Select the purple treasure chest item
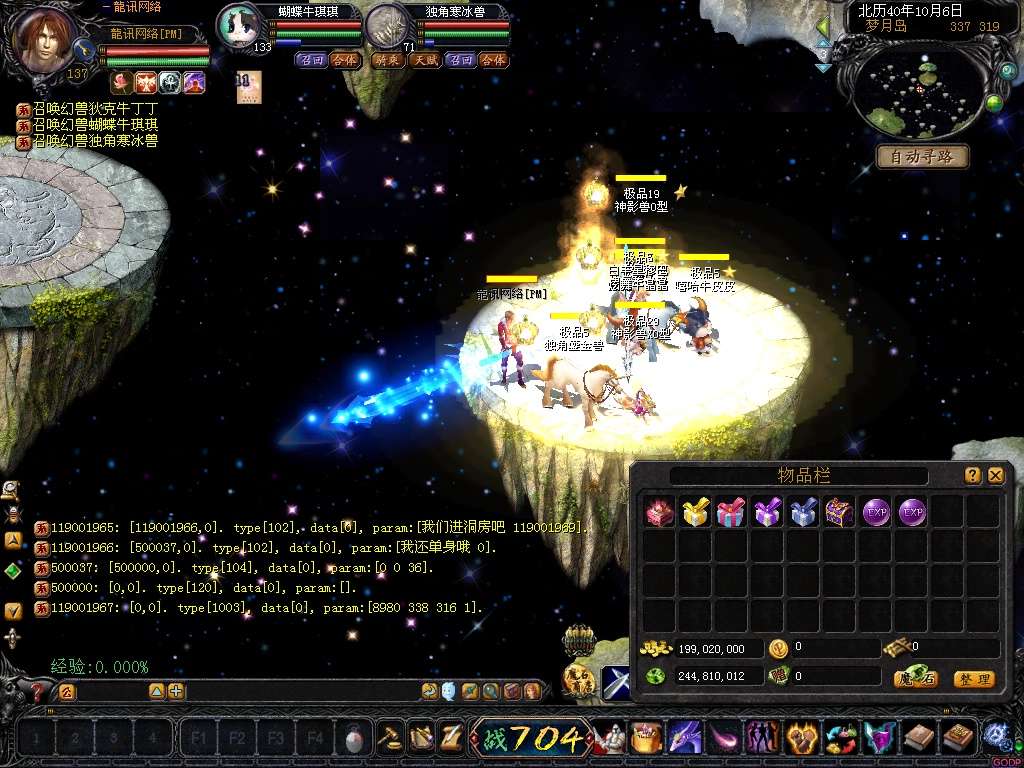Image resolution: width=1024 pixels, height=768 pixels. point(839,513)
